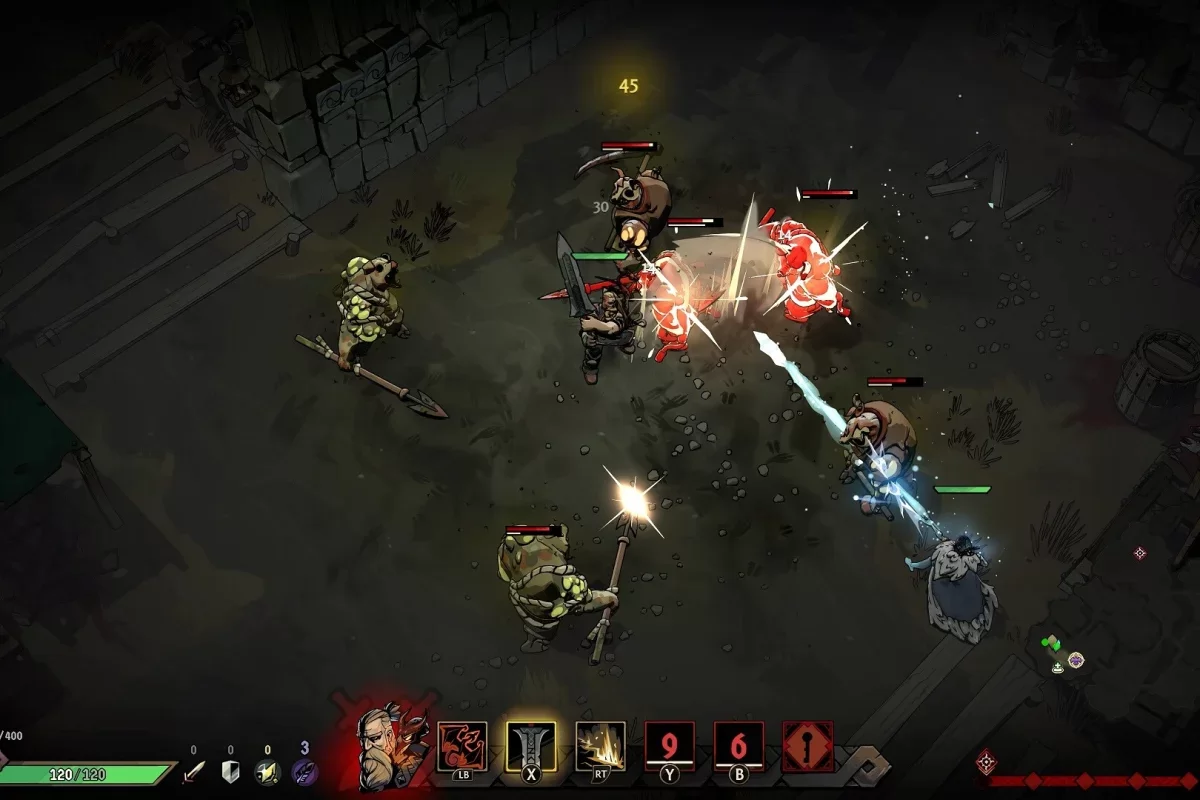Click the ability slot showing cooldown 6
Screen dimensions: 1200x800
coord(738,746)
